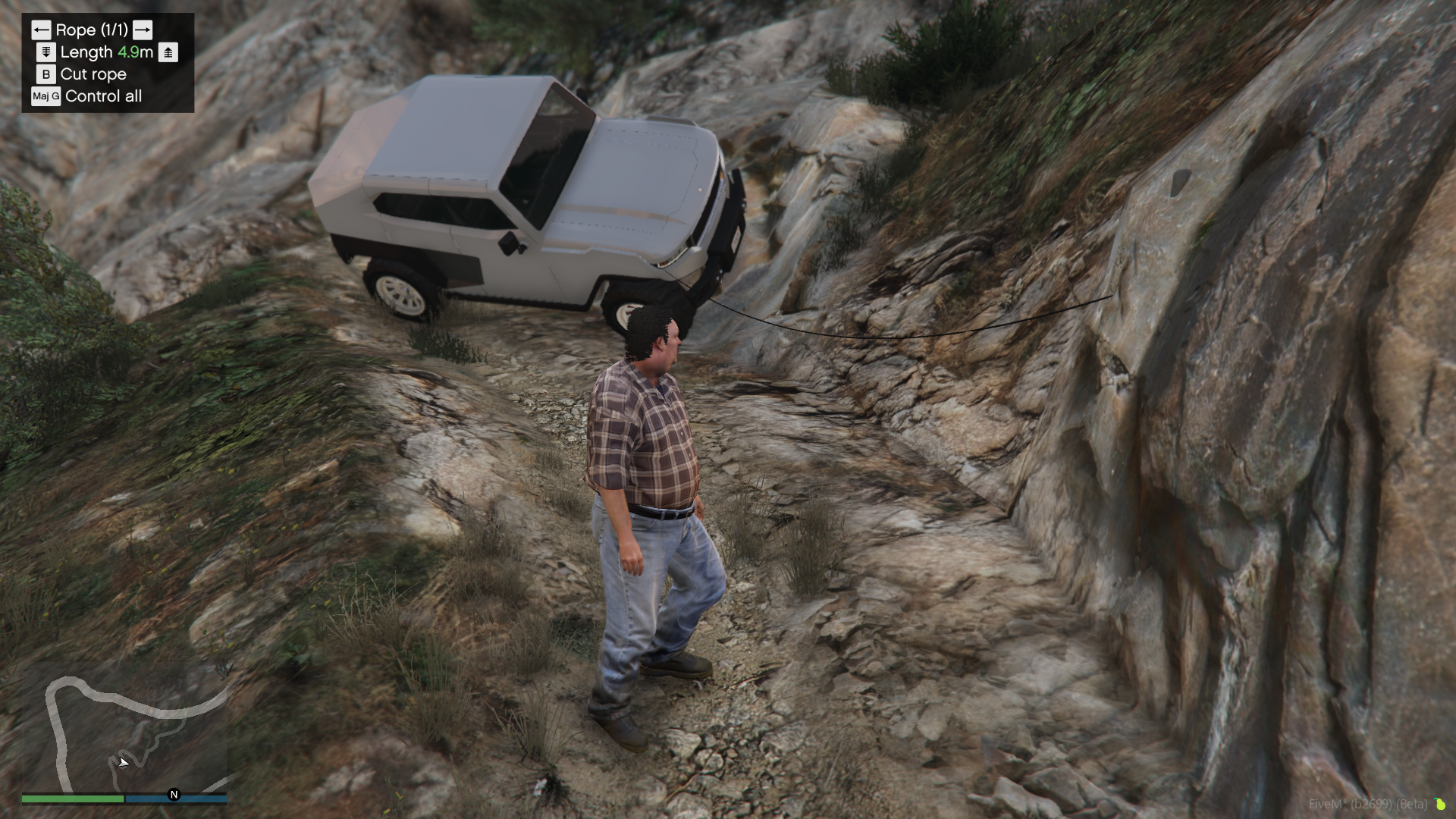1456x819 pixels.
Task: Choose the Cut rope option
Action: tap(93, 74)
